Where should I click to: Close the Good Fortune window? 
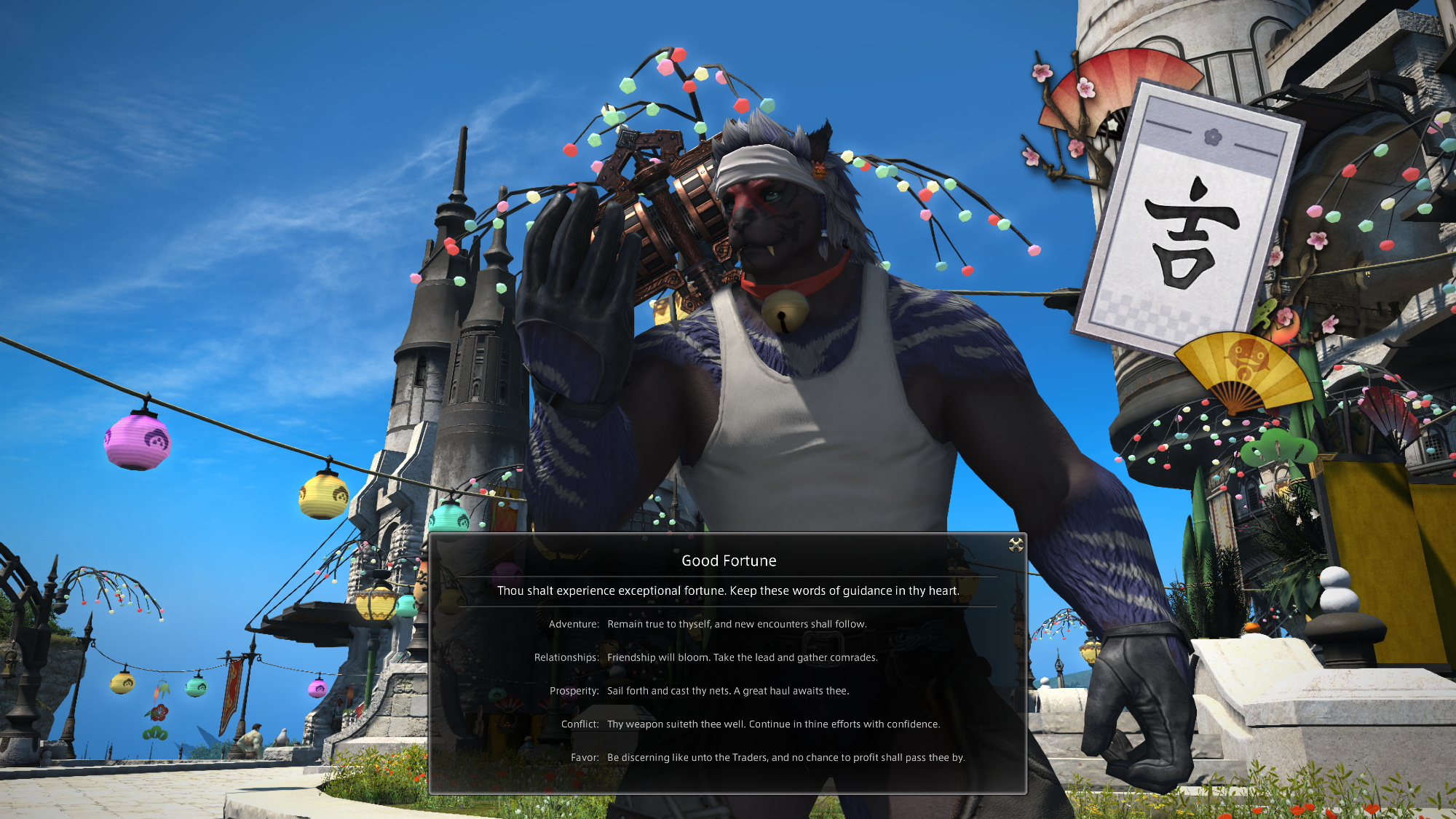click(x=1016, y=545)
